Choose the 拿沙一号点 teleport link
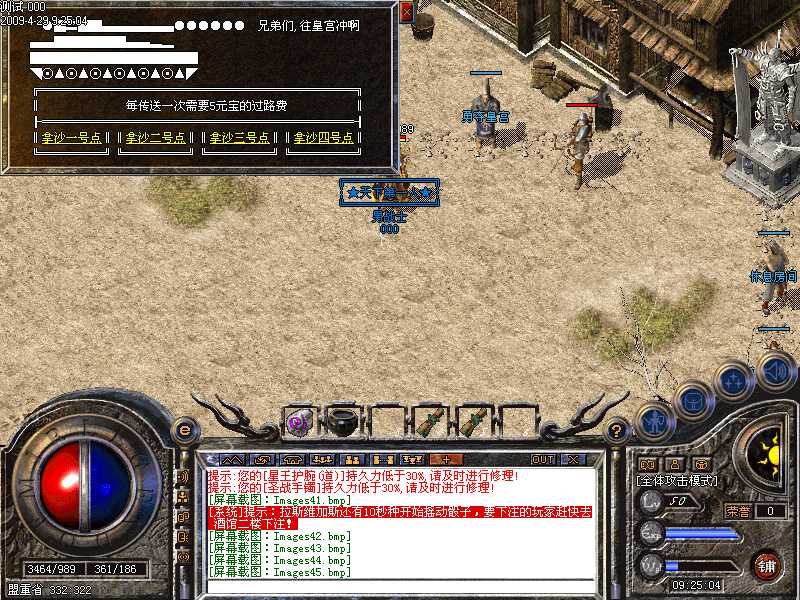 [72, 138]
